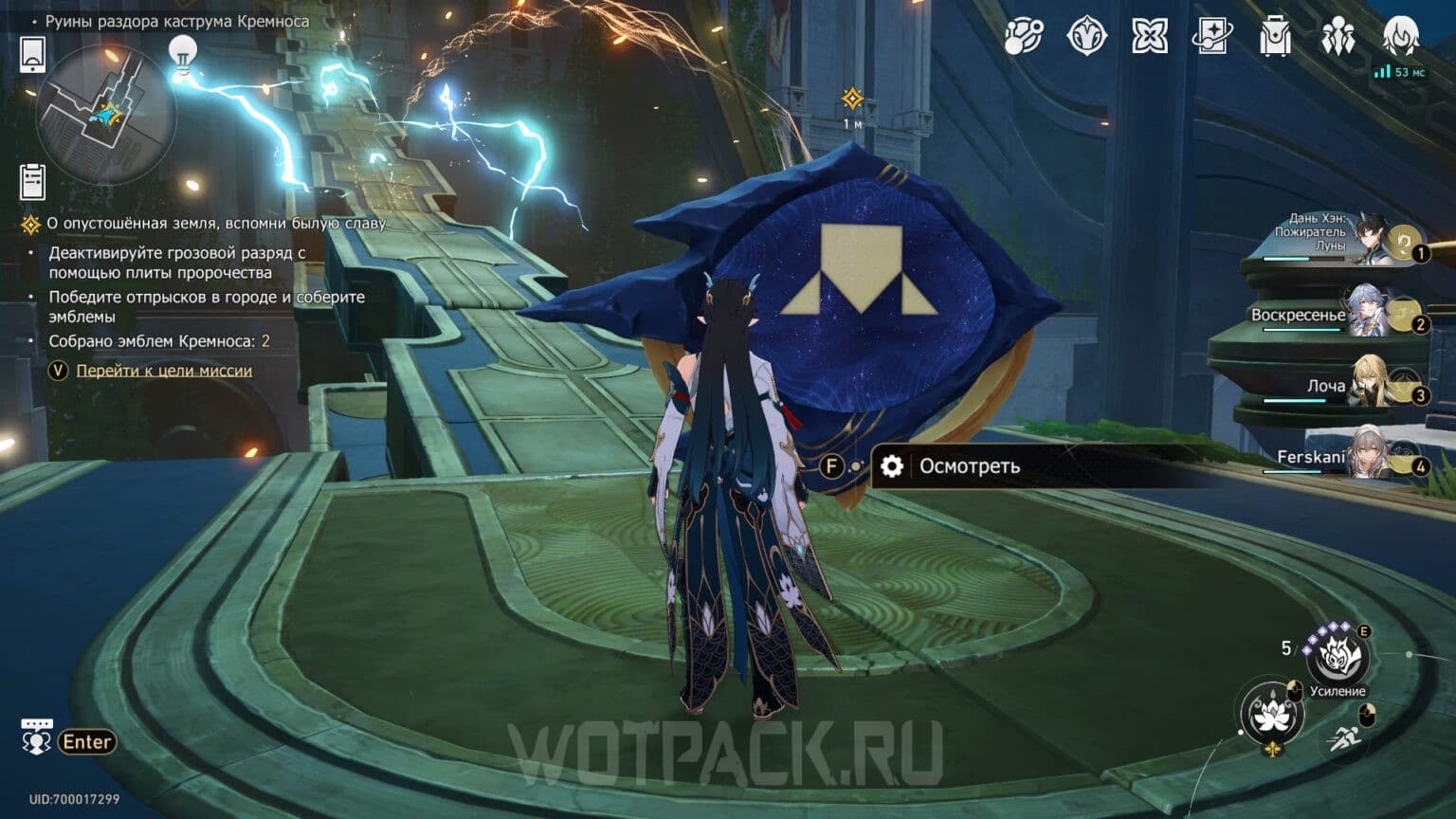Open chat with the Enter button
Viewport: 1456px width, 819px height.
[88, 741]
